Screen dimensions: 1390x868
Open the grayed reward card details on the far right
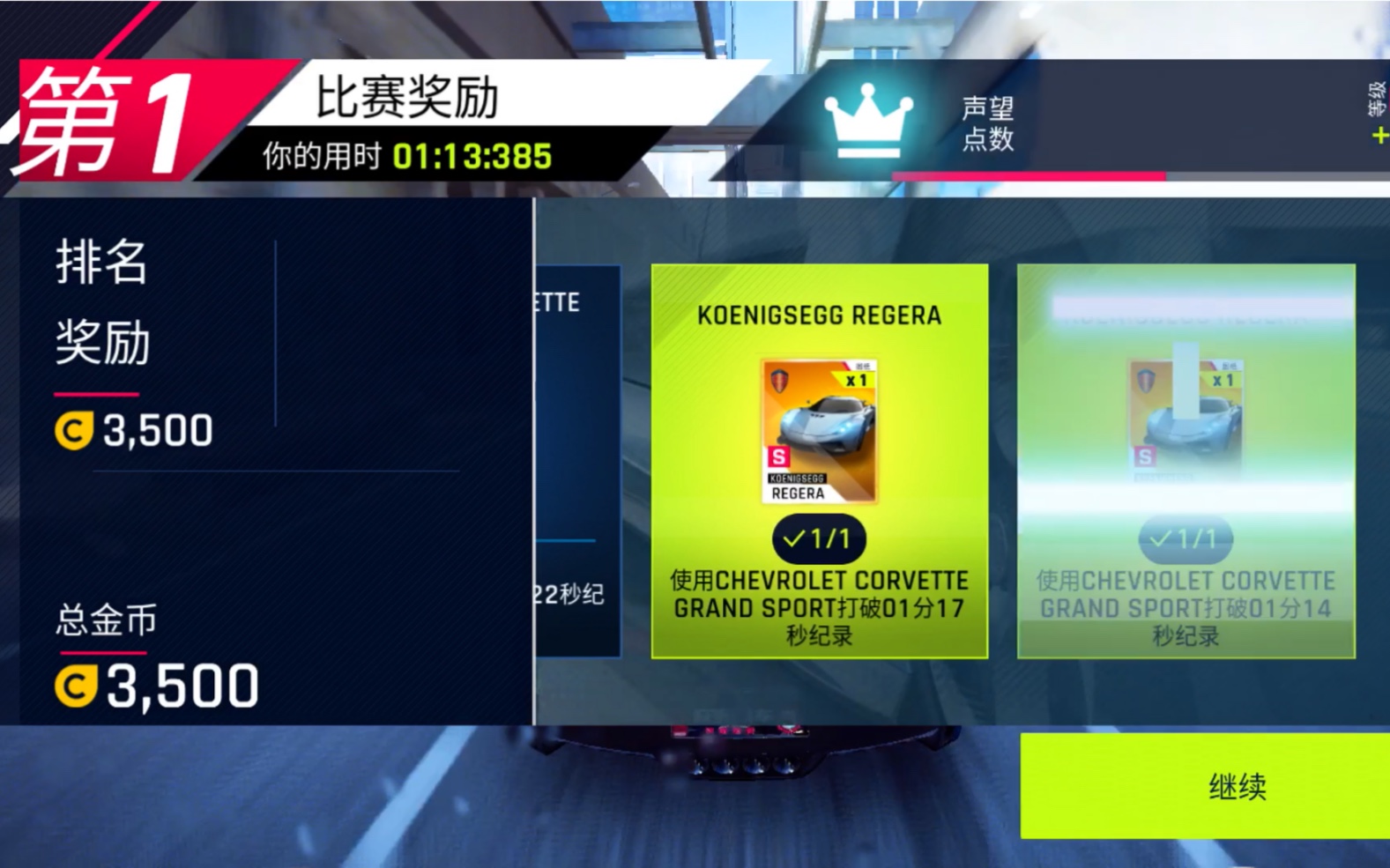(x=1186, y=458)
